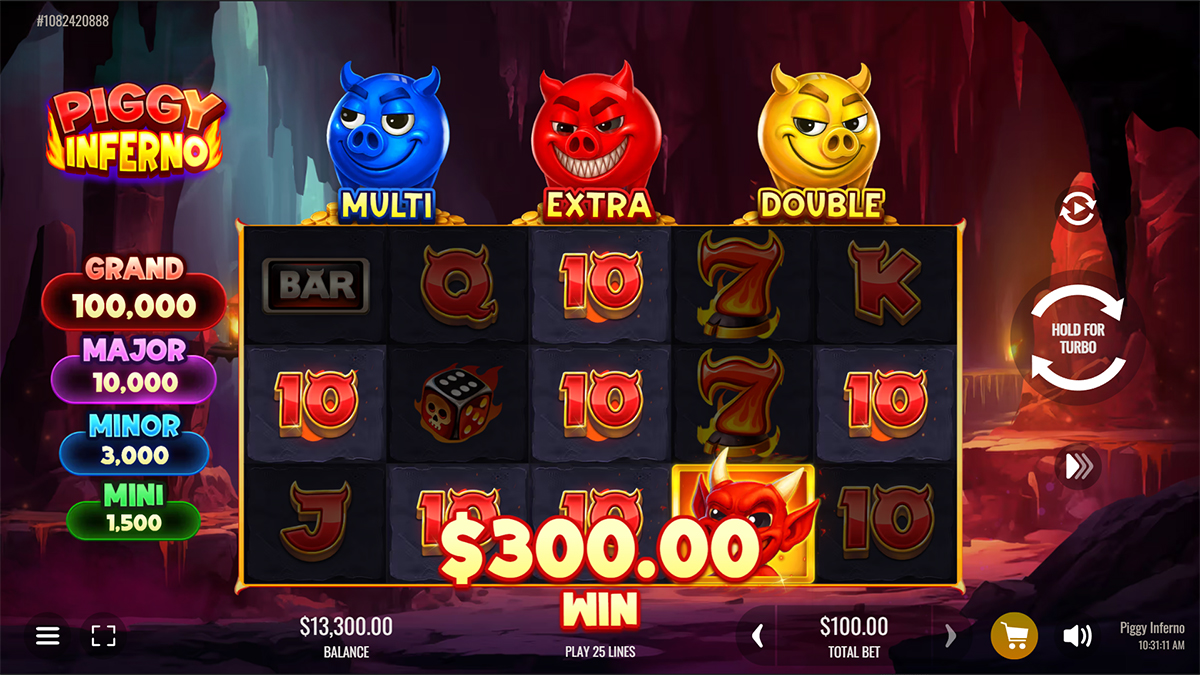Image resolution: width=1200 pixels, height=675 pixels.
Task: Open the hamburger menu
Action: [x=48, y=635]
